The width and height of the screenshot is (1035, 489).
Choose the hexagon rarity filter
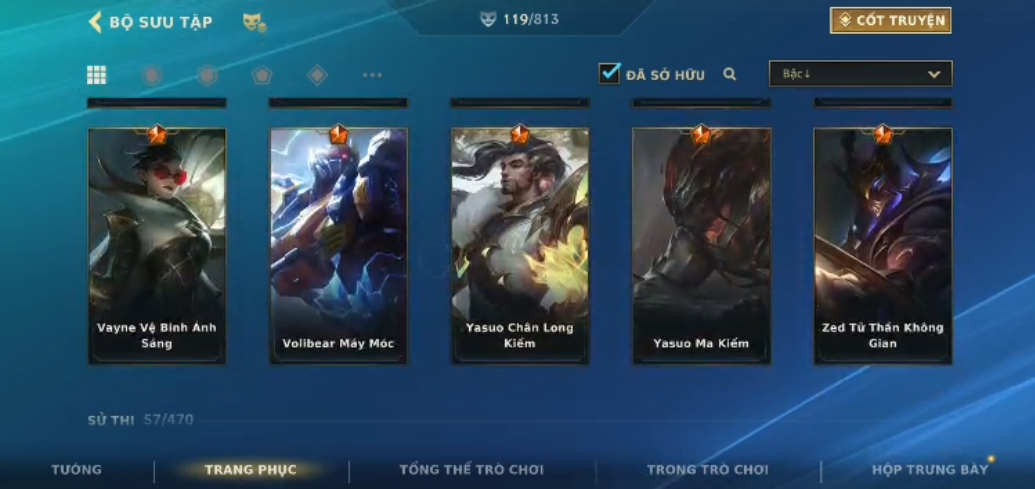point(207,75)
